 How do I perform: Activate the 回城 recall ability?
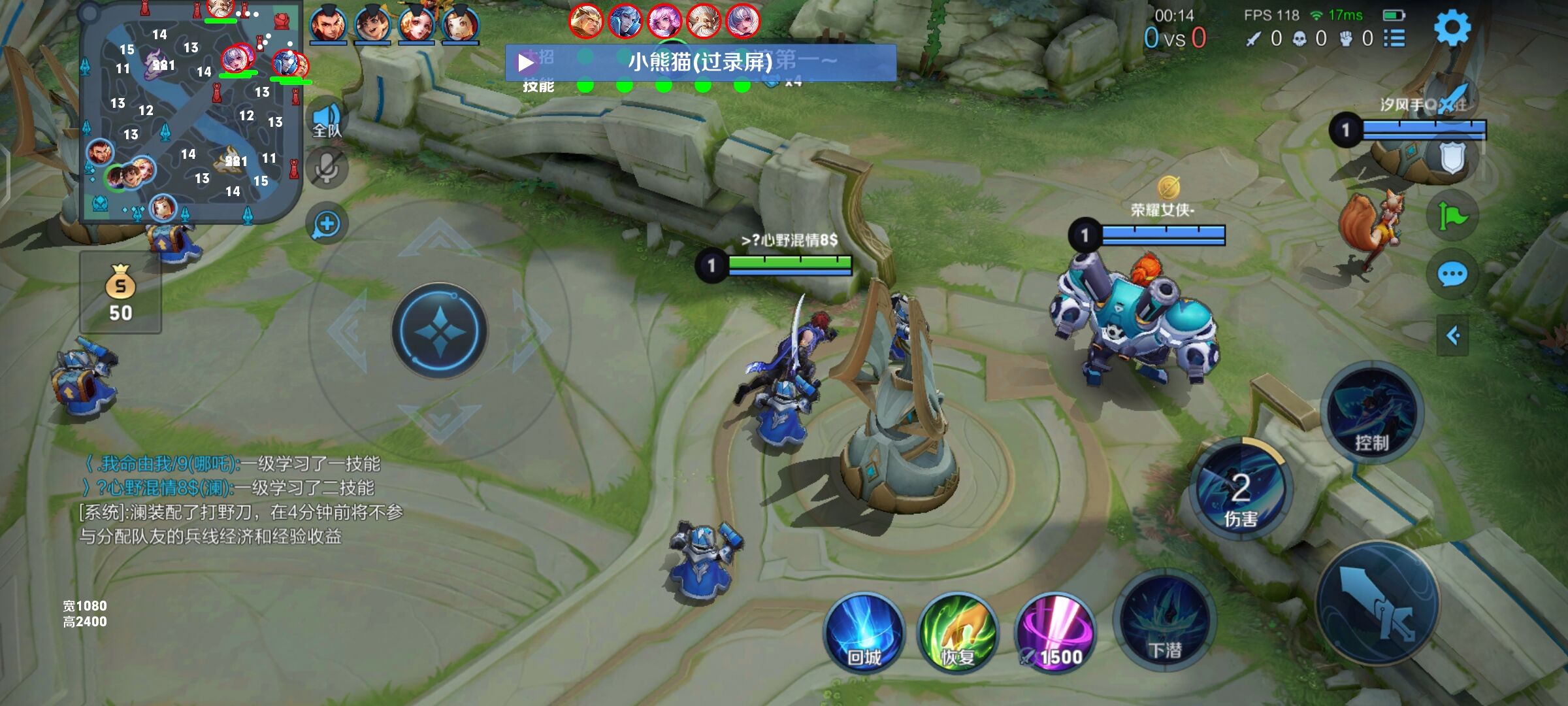click(x=864, y=633)
